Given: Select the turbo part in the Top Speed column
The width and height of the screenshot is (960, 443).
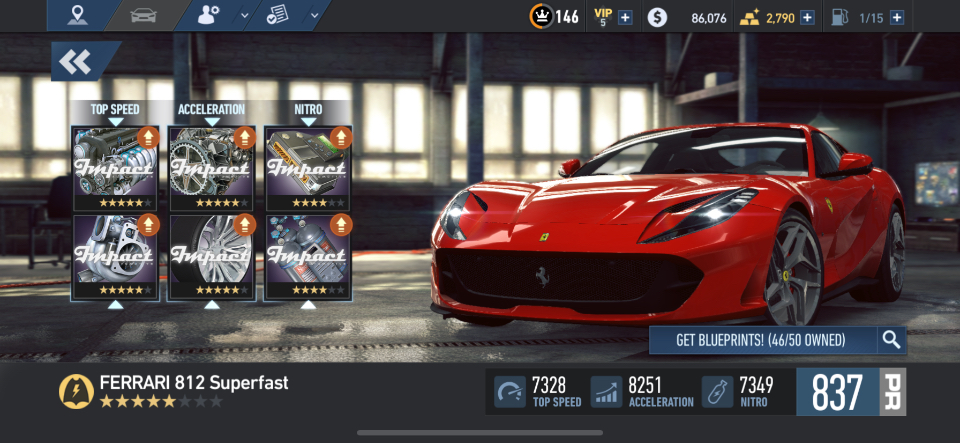Looking at the screenshot, I should (116, 256).
